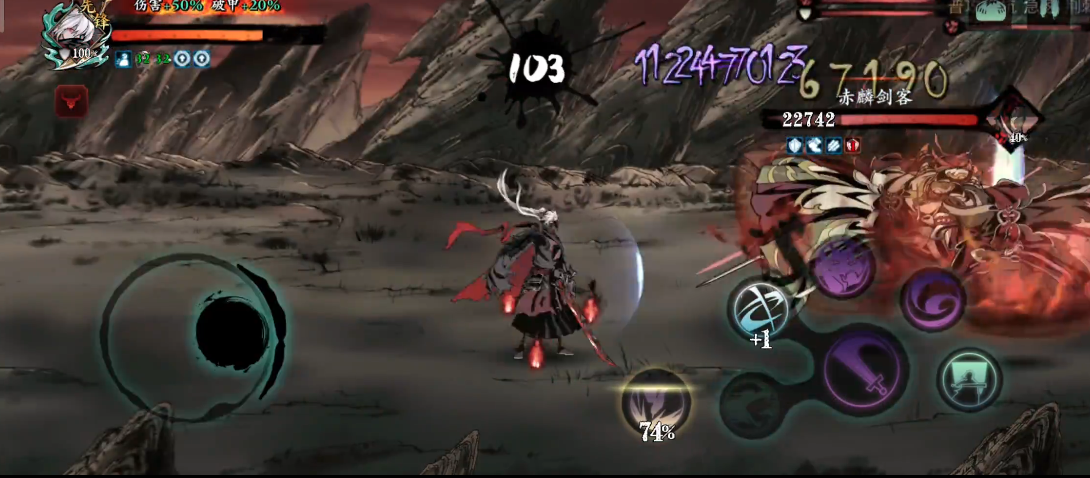
Task: Tap the purple sword basic attack button
Action: (866, 370)
